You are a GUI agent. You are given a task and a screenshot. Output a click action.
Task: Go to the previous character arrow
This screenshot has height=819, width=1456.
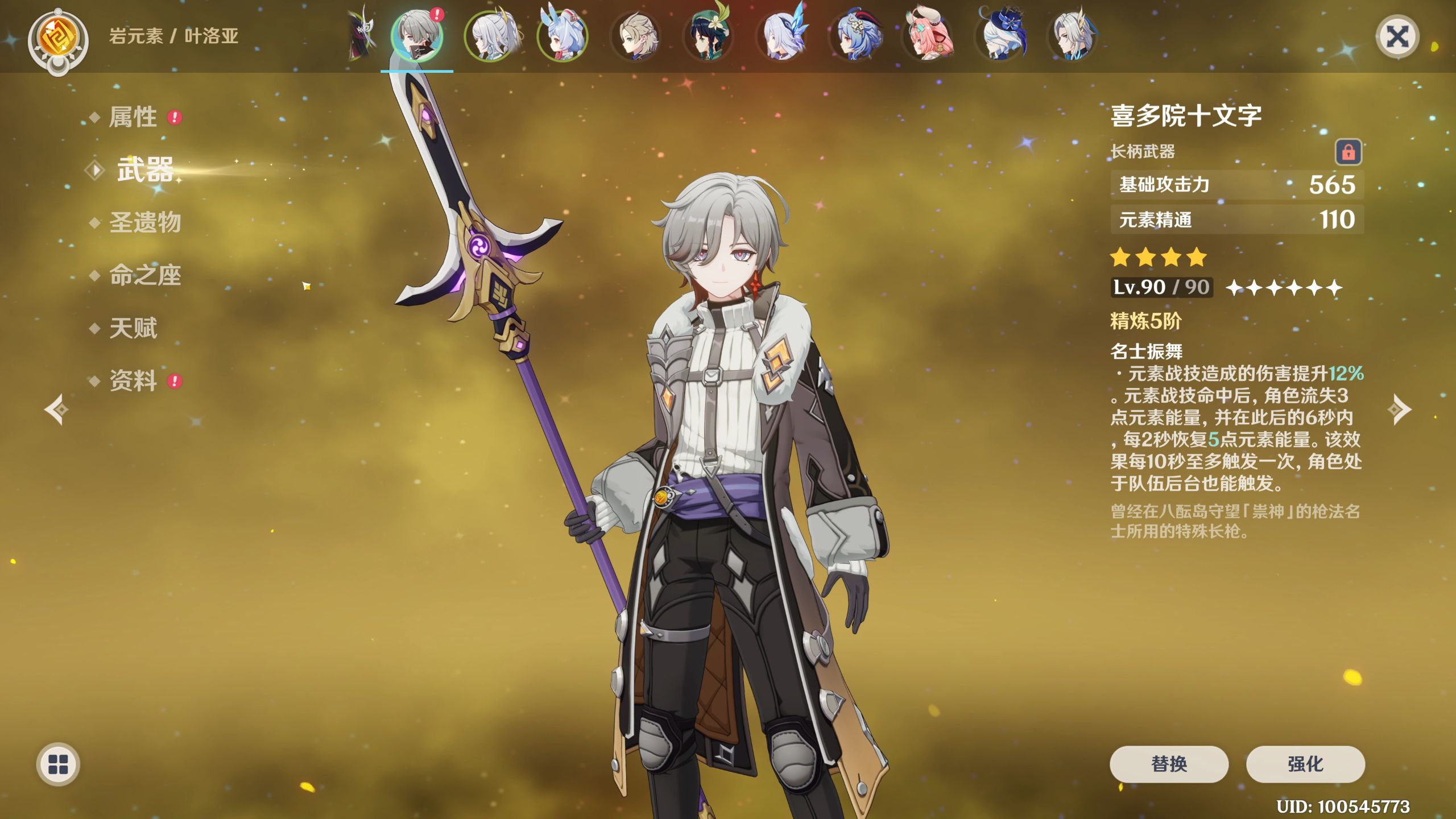56,409
